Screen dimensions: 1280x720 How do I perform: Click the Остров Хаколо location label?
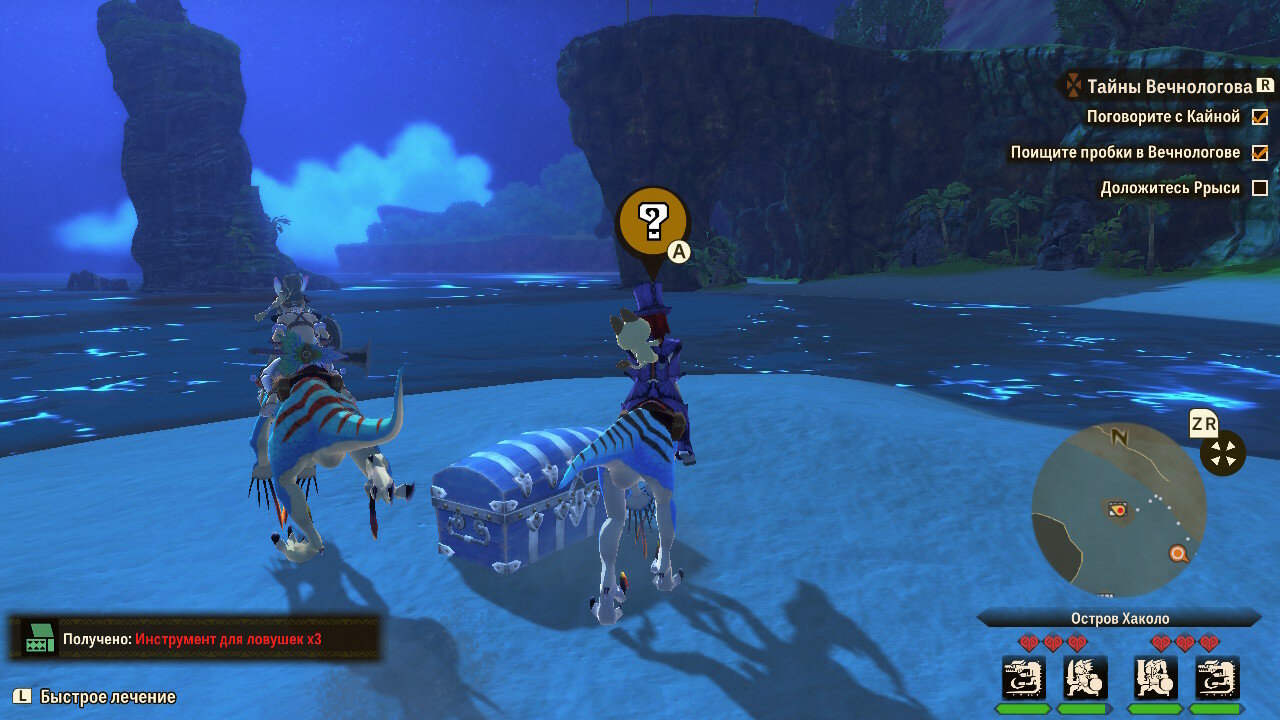1119,619
